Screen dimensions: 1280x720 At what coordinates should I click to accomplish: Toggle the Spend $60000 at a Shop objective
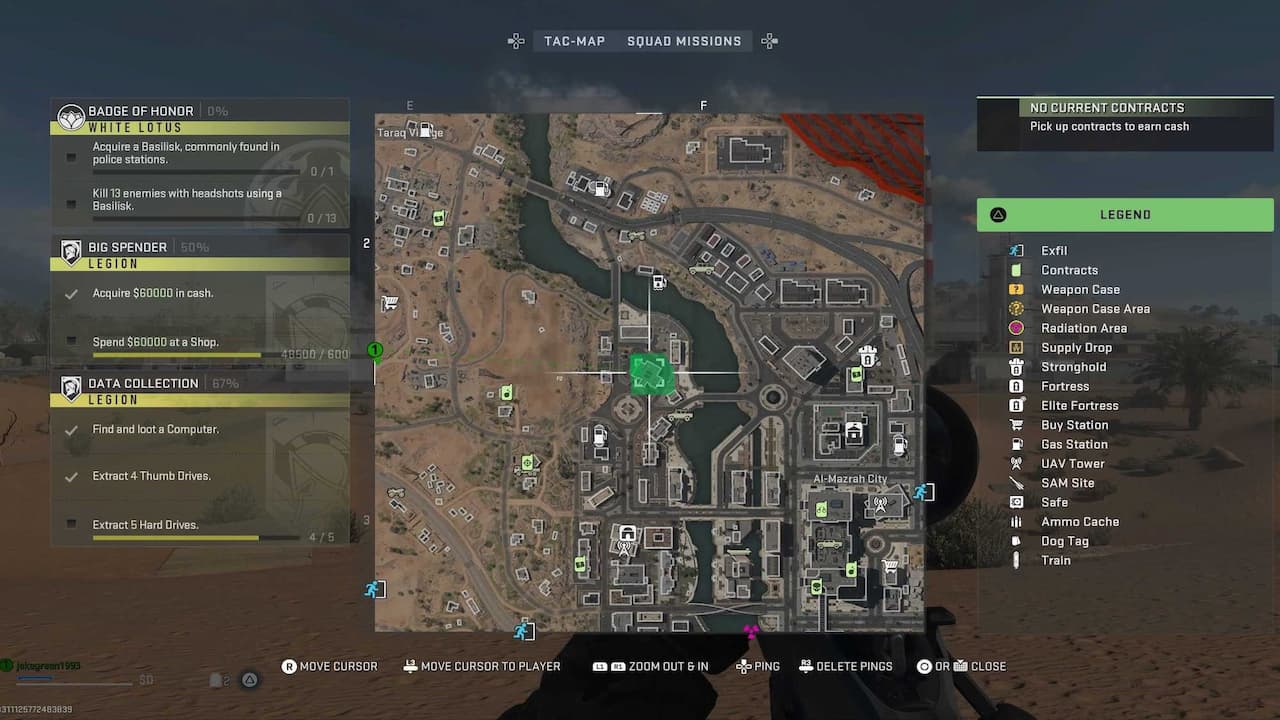pos(71,342)
